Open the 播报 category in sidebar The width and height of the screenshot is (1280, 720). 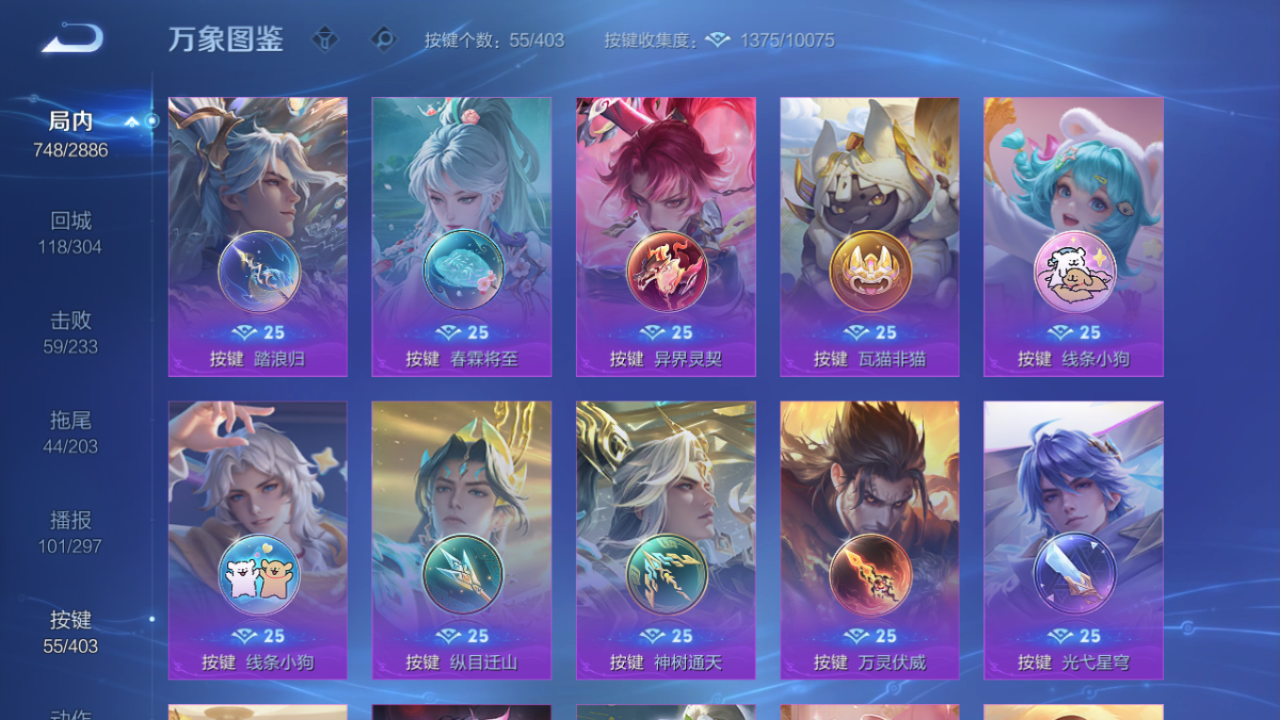70,533
